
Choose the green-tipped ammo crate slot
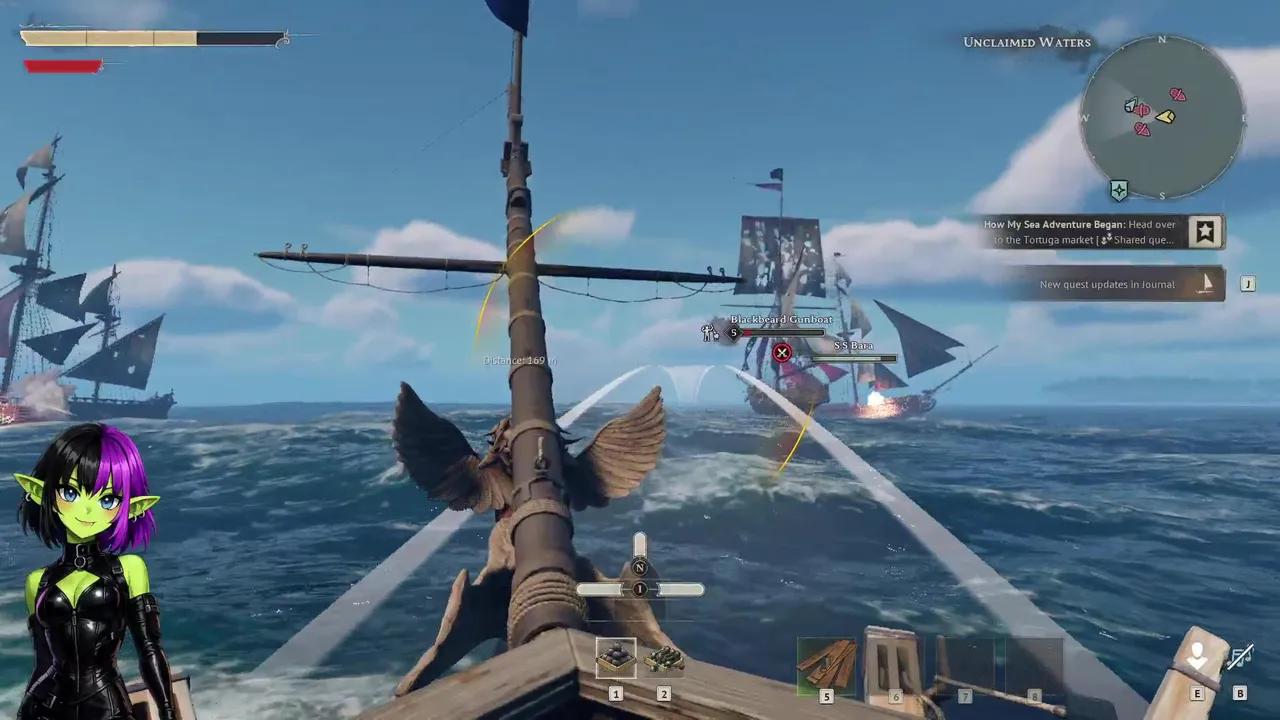[x=663, y=658]
